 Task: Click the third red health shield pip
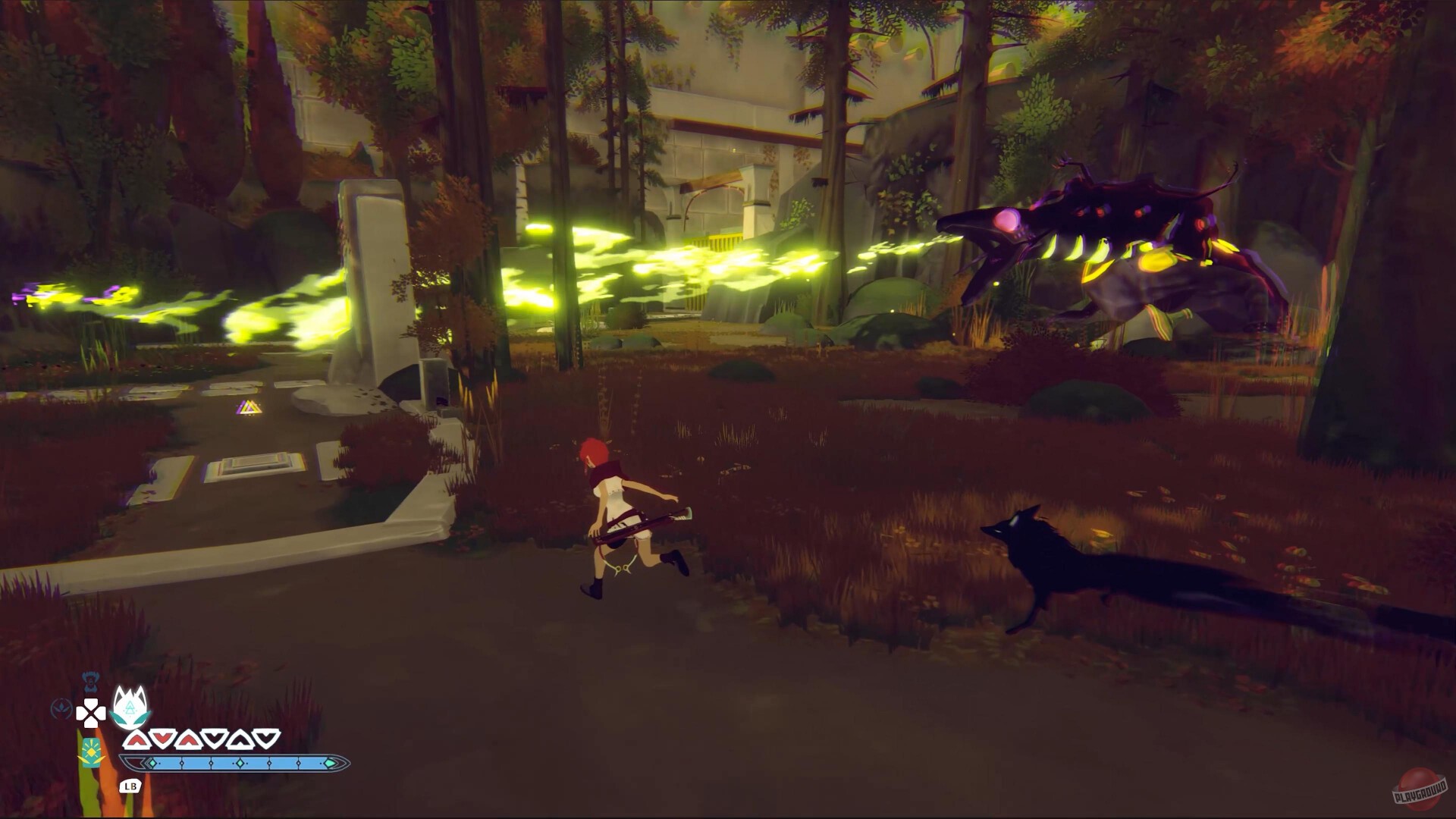tap(189, 739)
